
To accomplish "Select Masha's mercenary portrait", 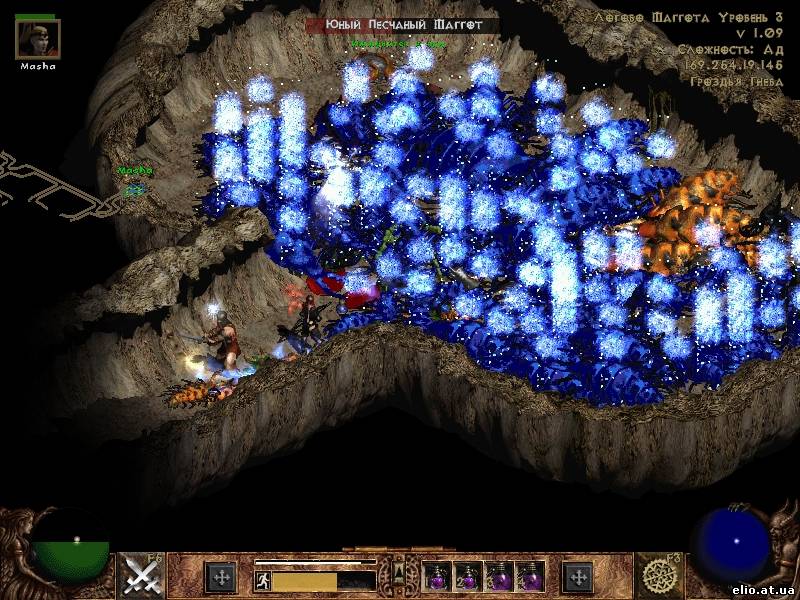I will [38, 39].
